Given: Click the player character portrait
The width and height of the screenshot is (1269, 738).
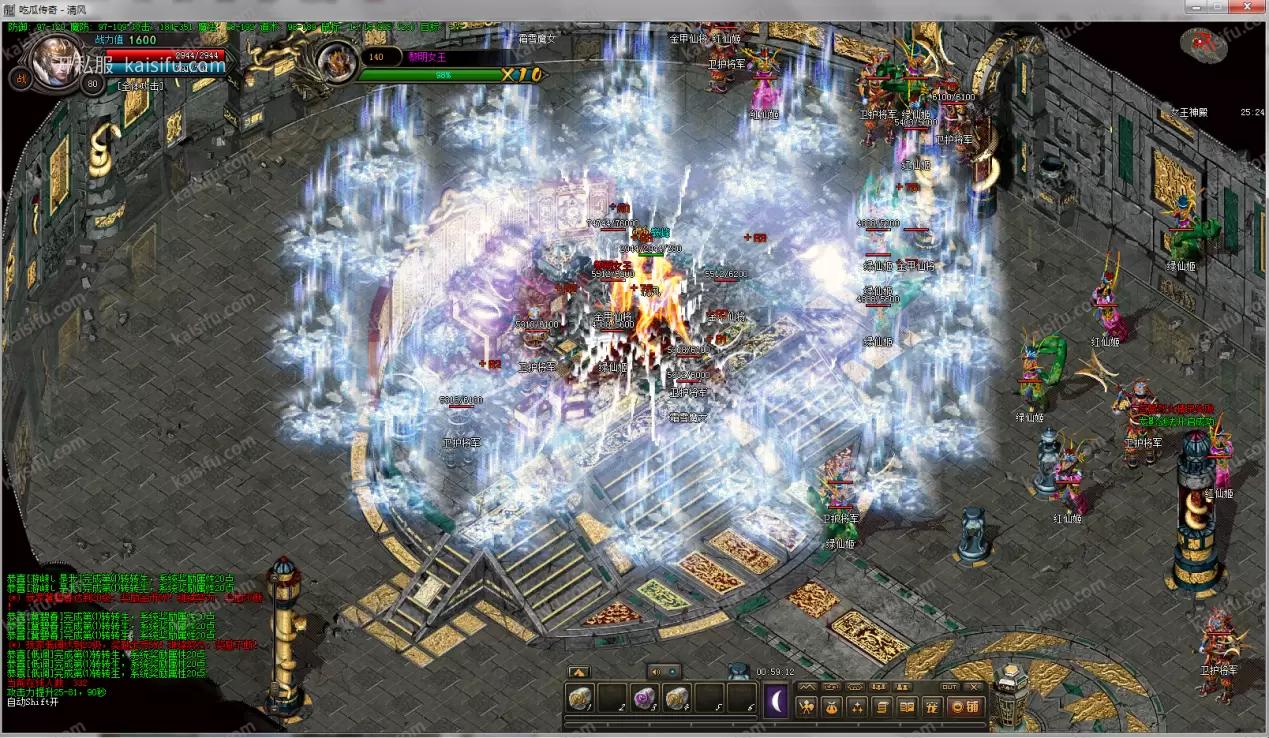Looking at the screenshot, I should tap(53, 62).
